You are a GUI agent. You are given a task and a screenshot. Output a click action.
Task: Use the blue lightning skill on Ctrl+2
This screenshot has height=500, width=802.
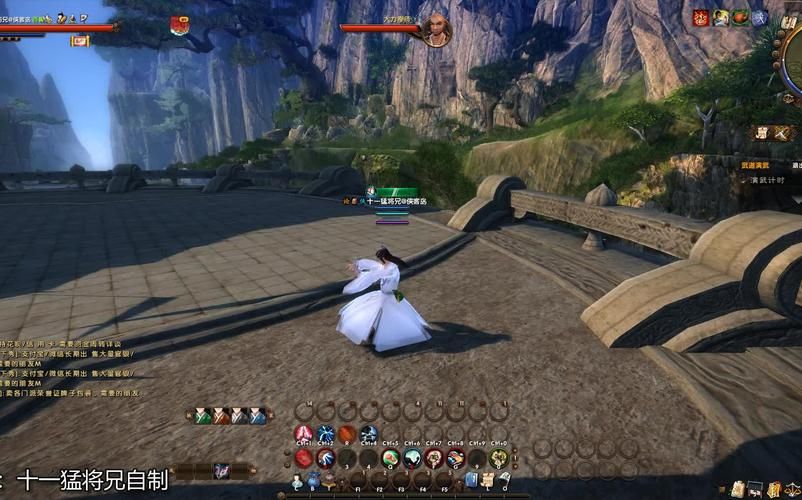coord(326,434)
